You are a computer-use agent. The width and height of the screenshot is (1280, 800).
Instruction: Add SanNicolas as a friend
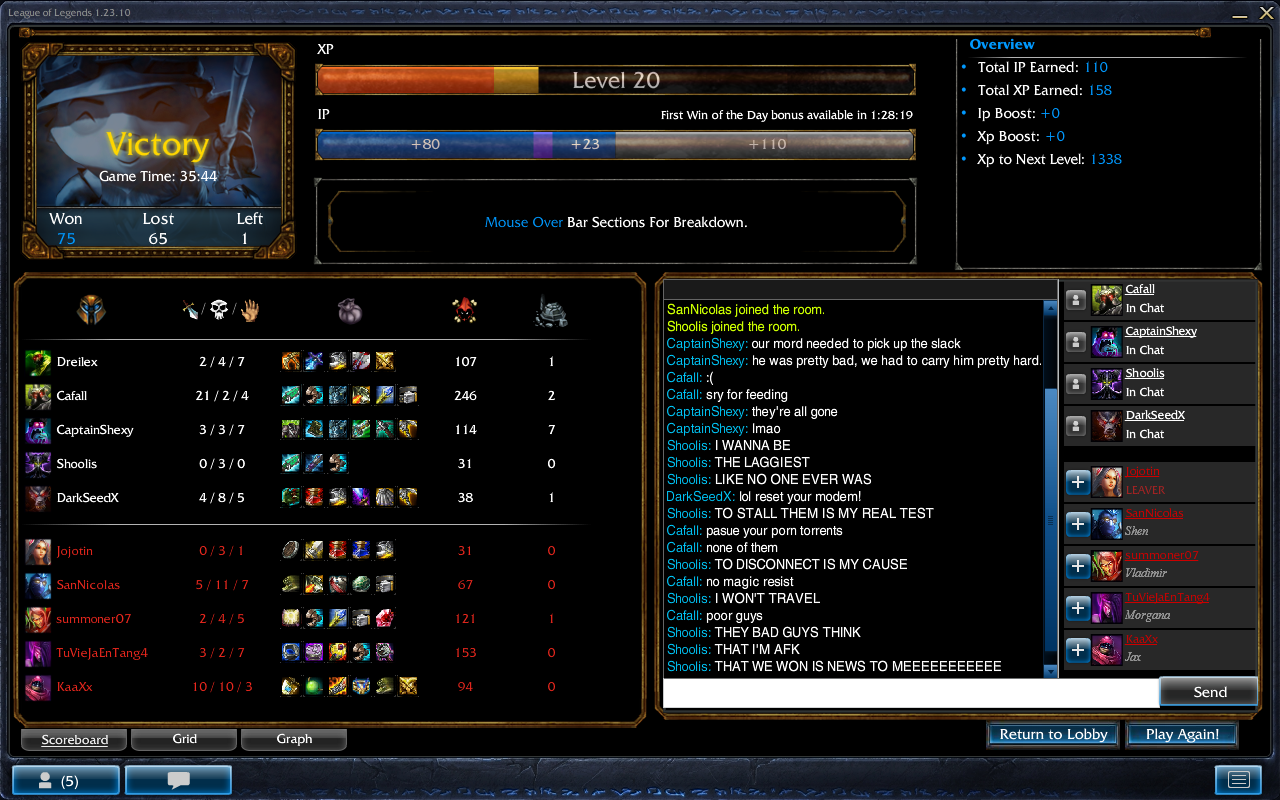[x=1078, y=524]
